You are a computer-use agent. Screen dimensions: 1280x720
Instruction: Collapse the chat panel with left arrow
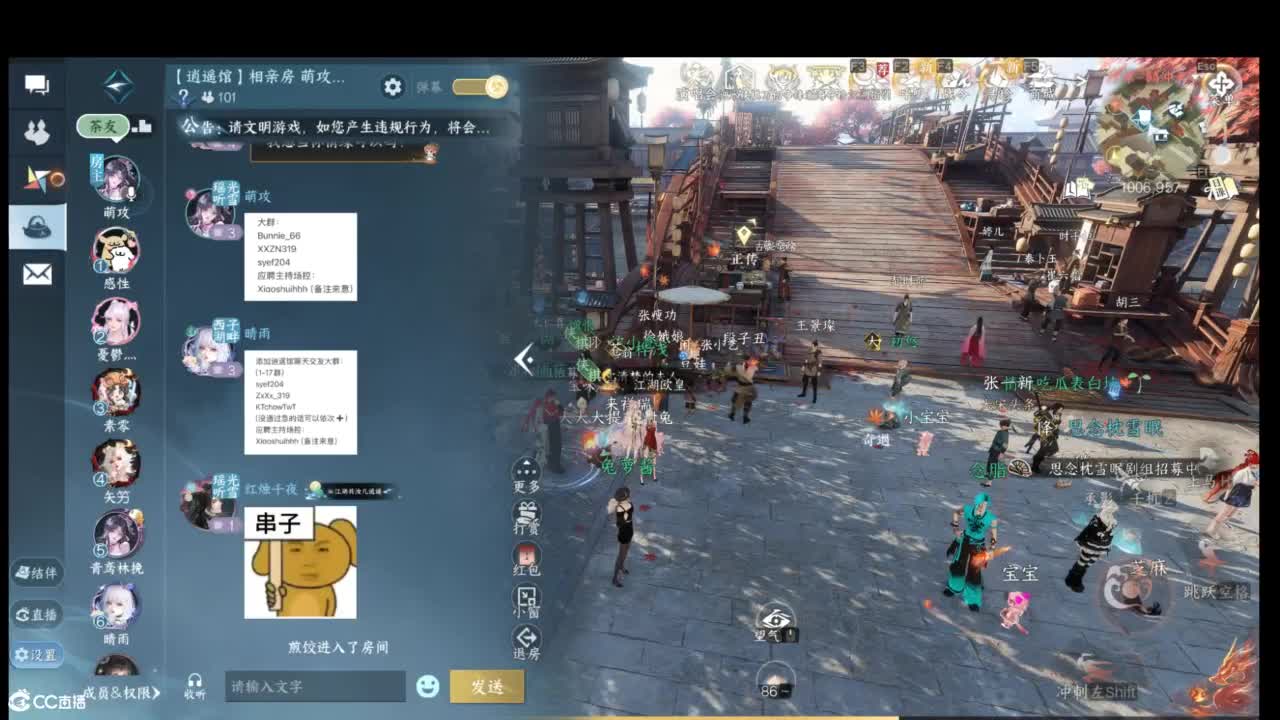pos(521,360)
